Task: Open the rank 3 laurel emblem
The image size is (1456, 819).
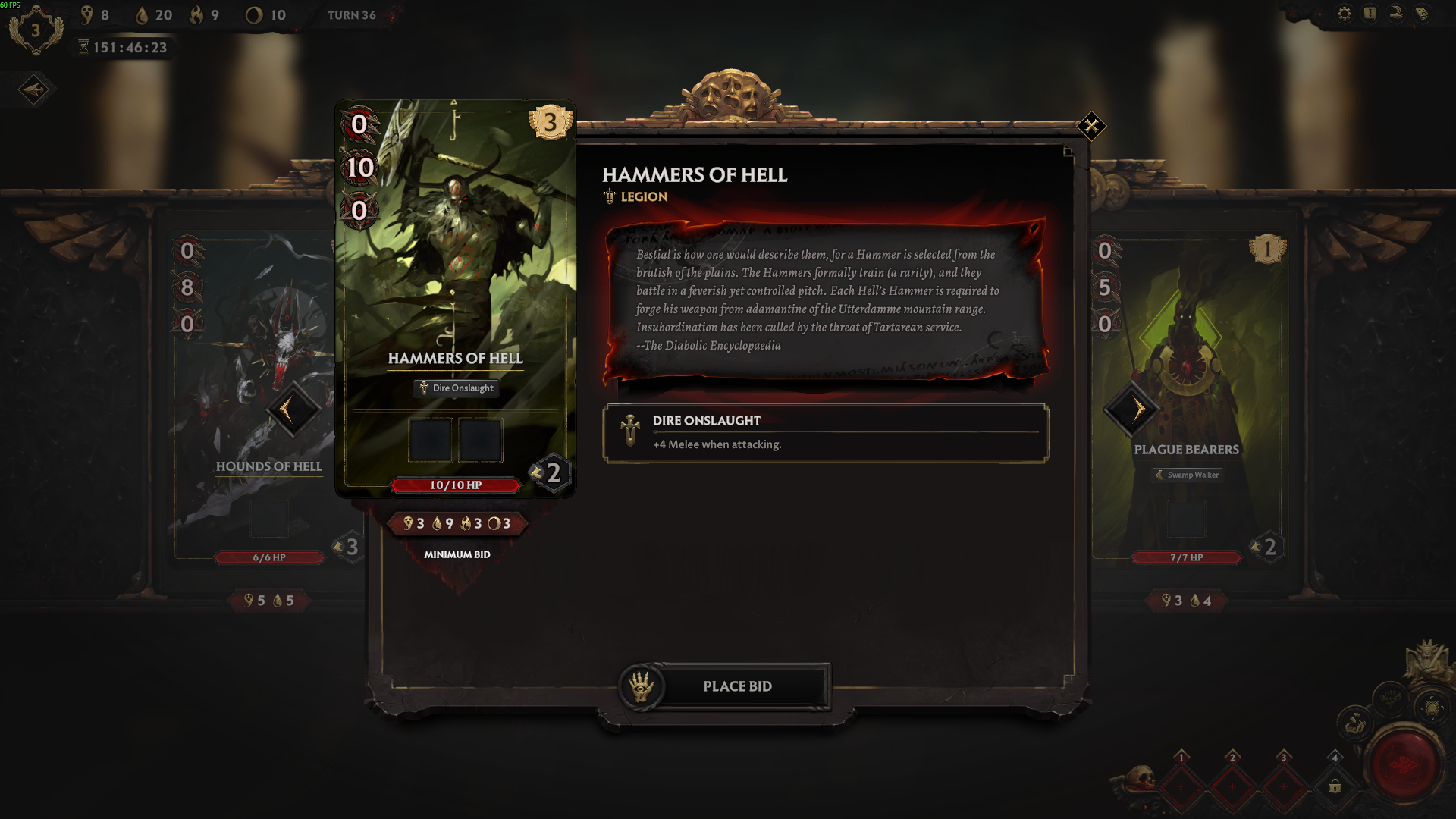Action: 35,31
